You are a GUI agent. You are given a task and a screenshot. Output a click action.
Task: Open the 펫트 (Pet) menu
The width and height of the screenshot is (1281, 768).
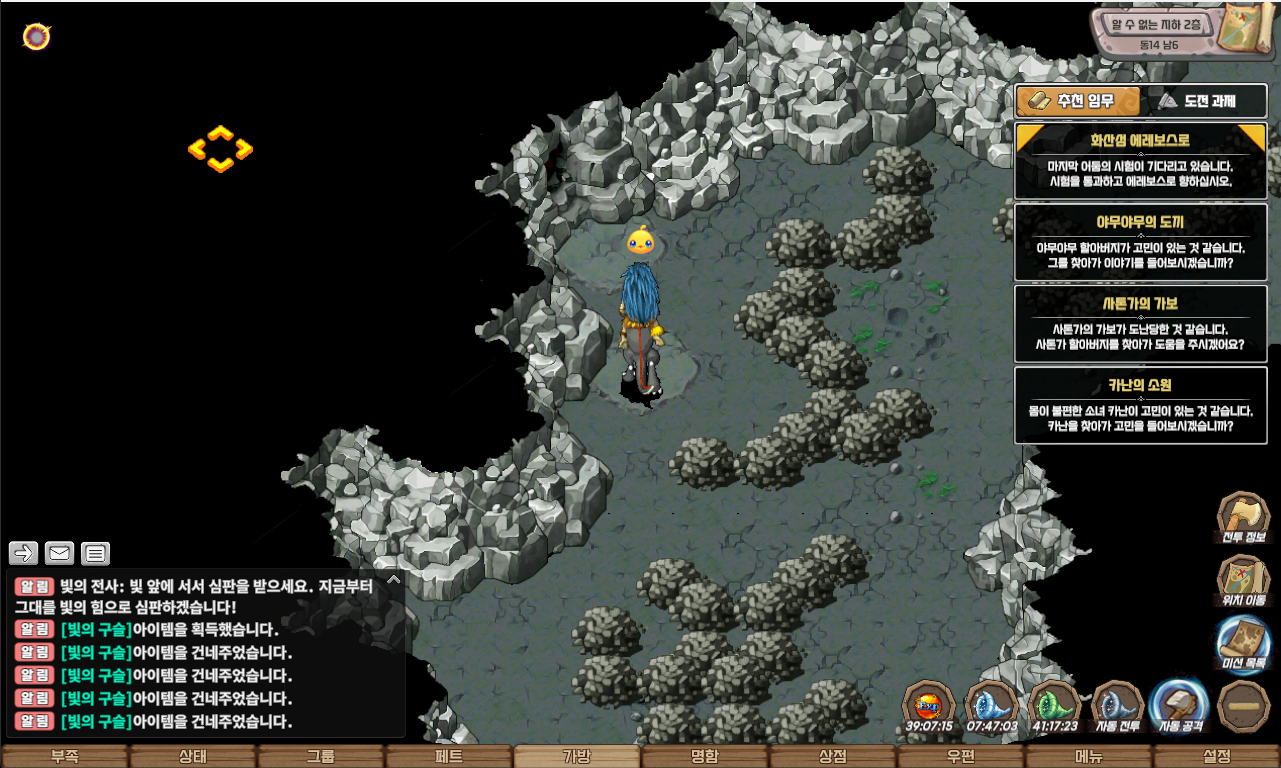[x=449, y=756]
